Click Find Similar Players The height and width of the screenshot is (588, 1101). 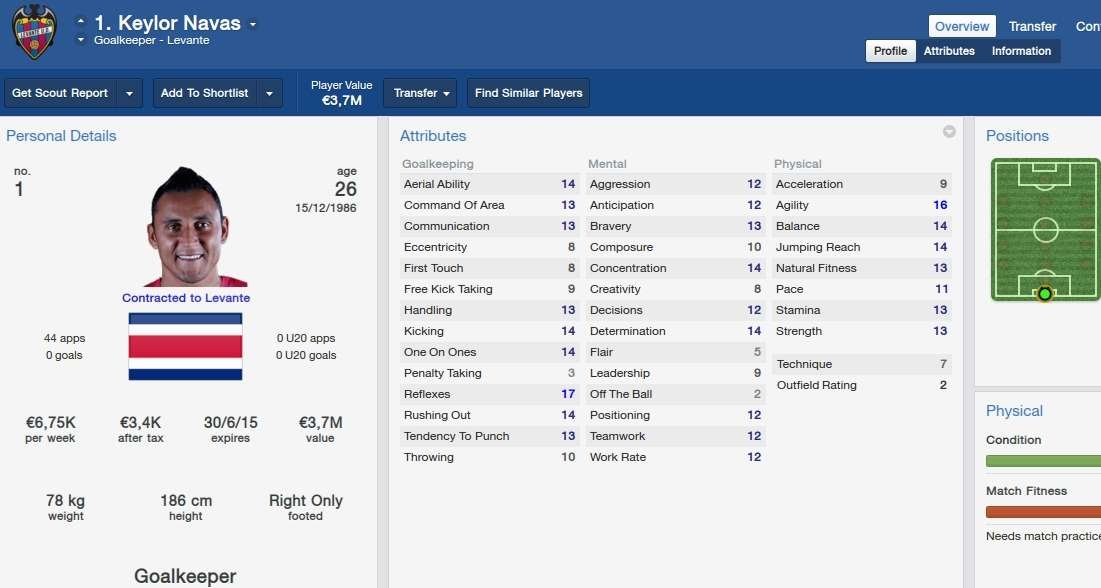[x=528, y=93]
